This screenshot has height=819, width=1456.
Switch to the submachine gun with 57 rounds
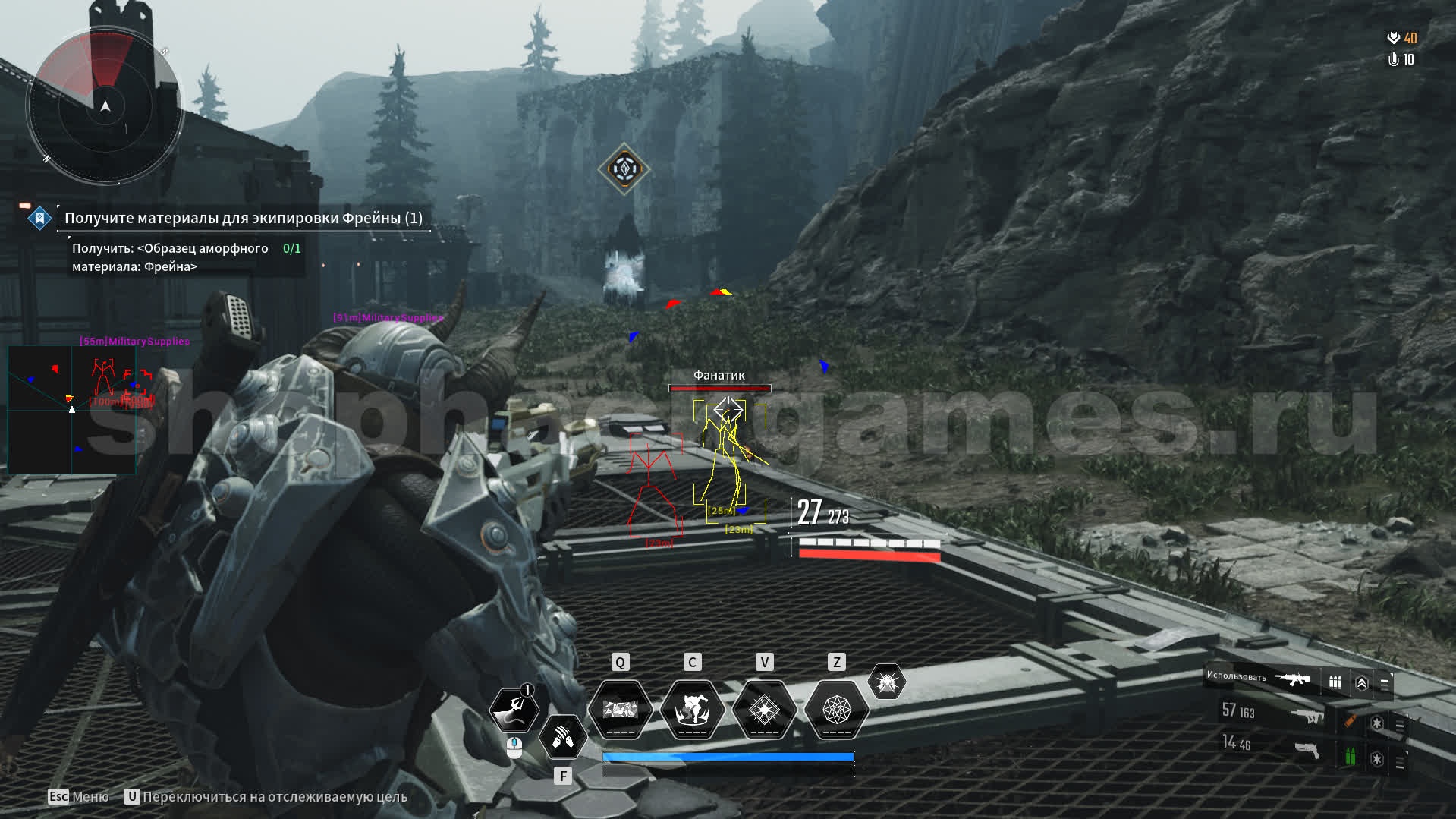tap(1272, 713)
